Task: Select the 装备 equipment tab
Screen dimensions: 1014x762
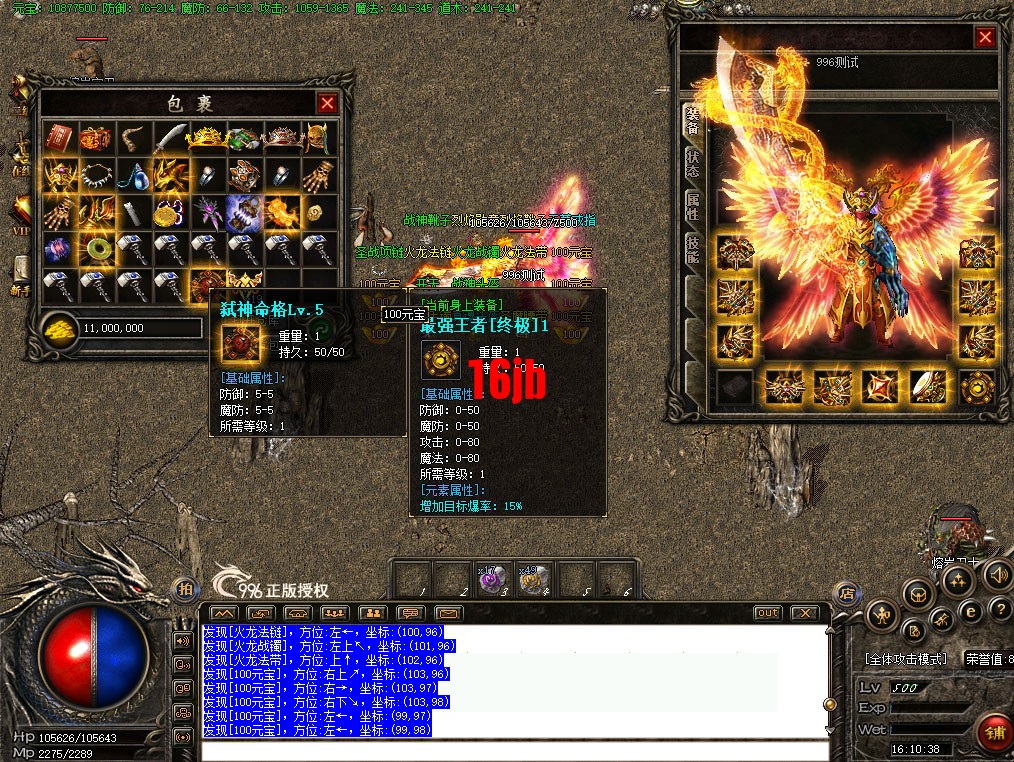Action: pyautogui.click(x=693, y=120)
